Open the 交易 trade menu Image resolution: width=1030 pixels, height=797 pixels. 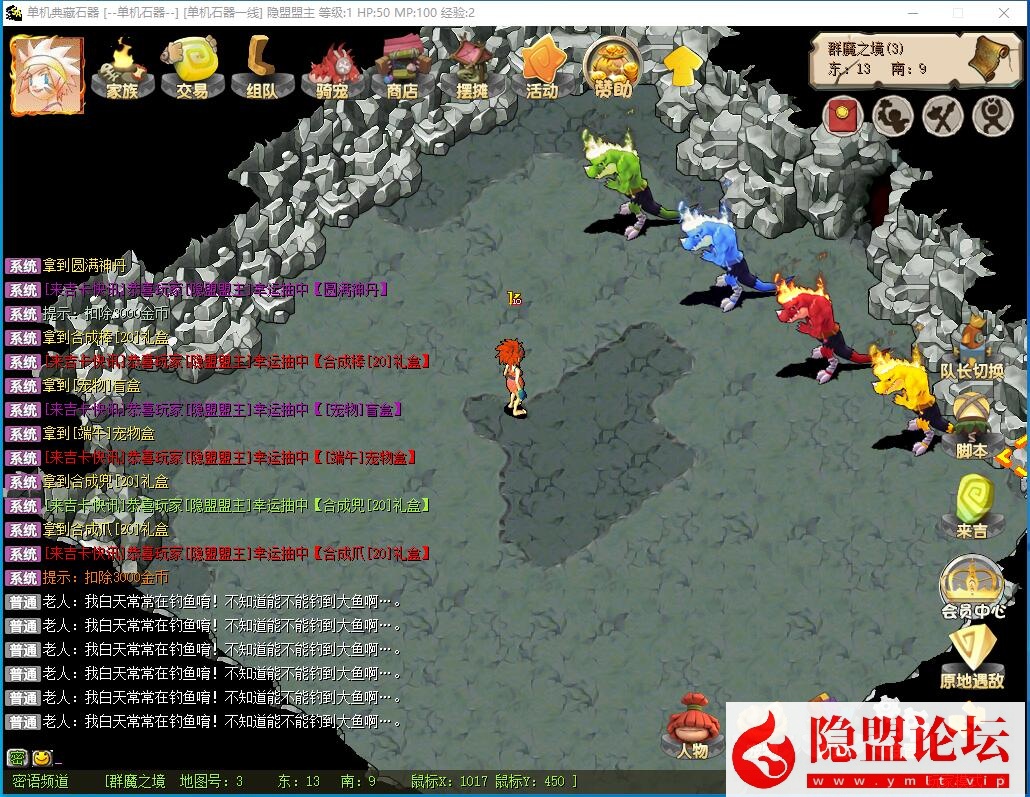pyautogui.click(x=192, y=70)
